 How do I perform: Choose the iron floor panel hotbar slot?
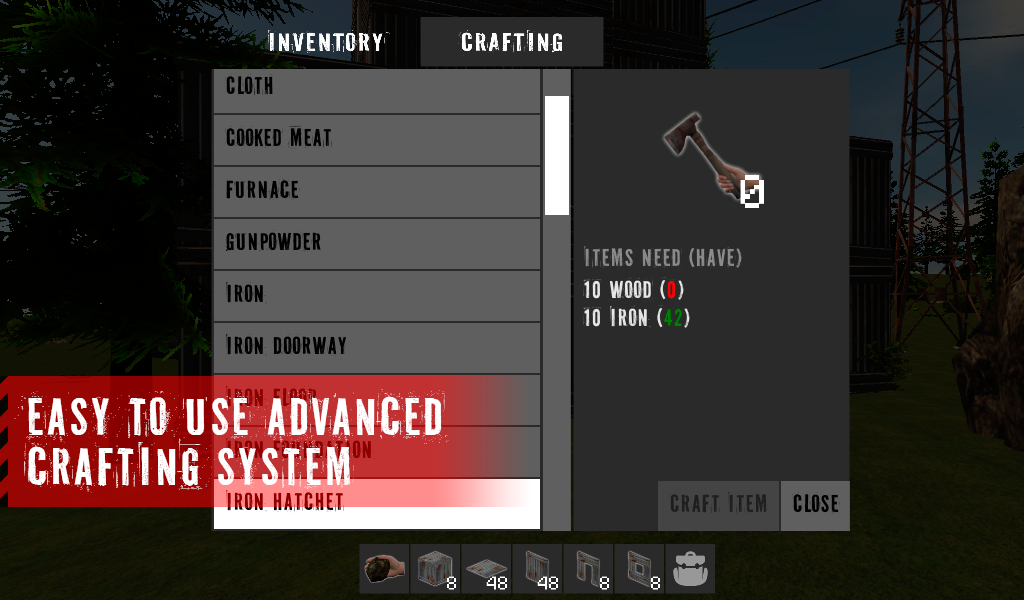(486, 569)
